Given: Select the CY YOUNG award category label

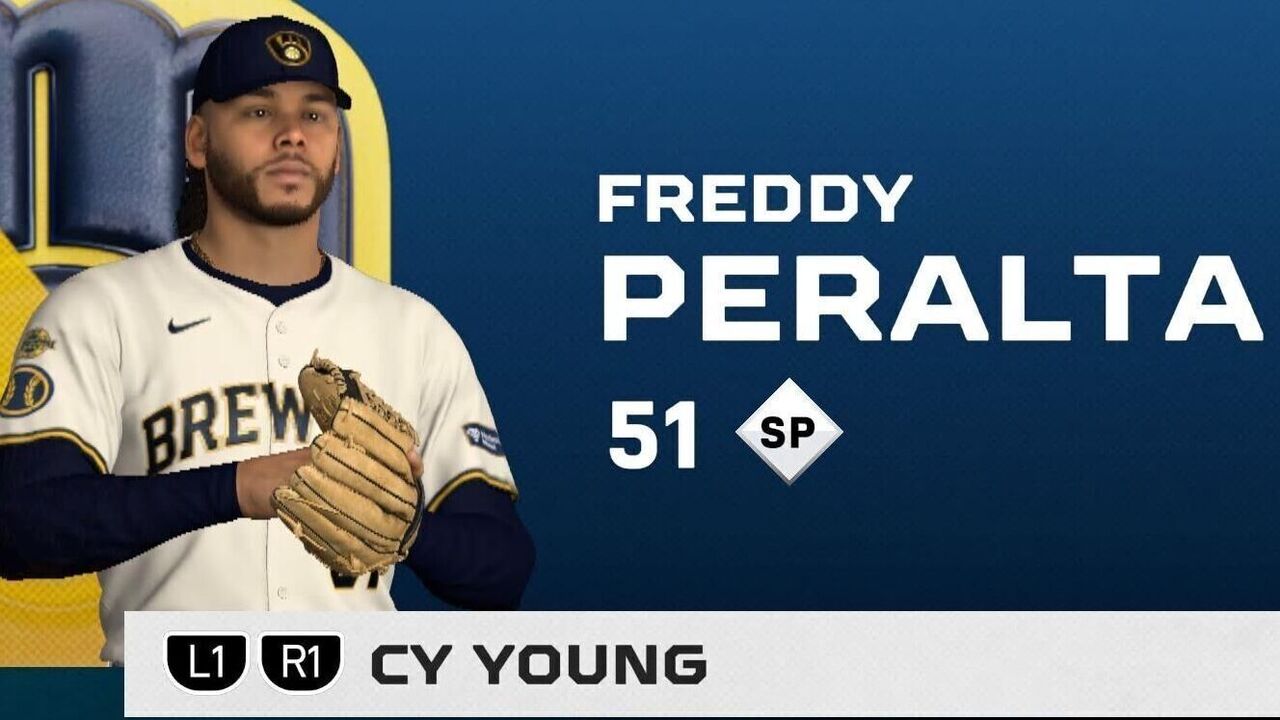Looking at the screenshot, I should [538, 665].
